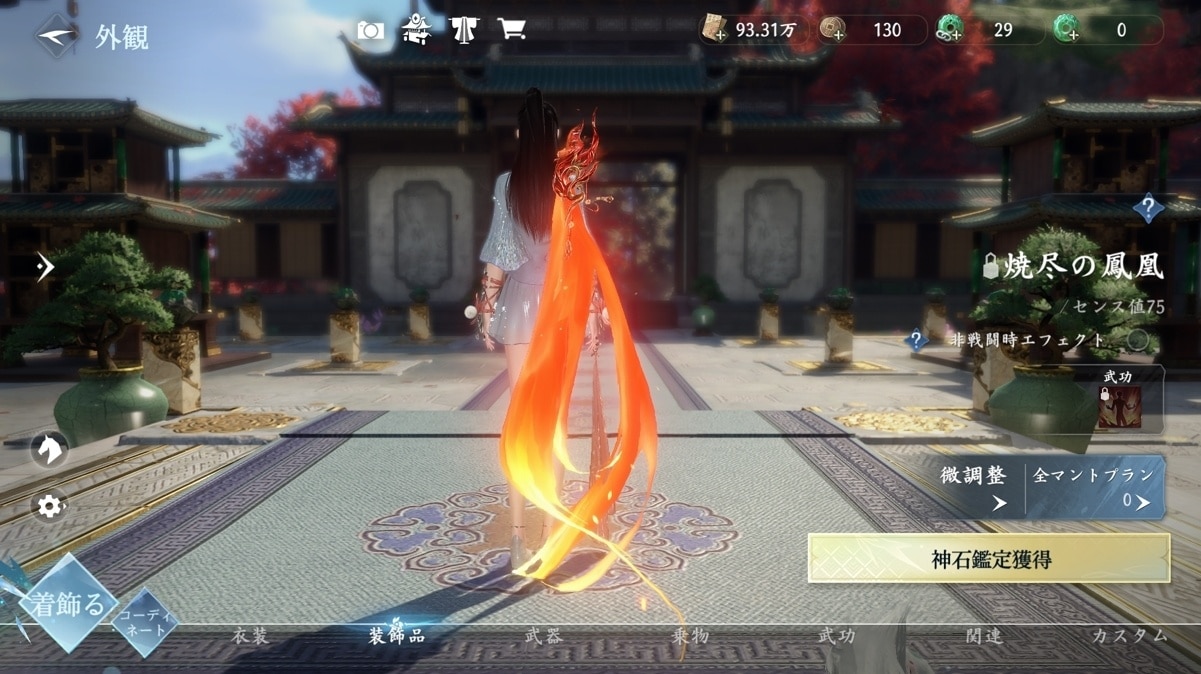Viewport: 1201px width, 674px height.
Task: Open the camera photo mode
Action: [x=371, y=31]
